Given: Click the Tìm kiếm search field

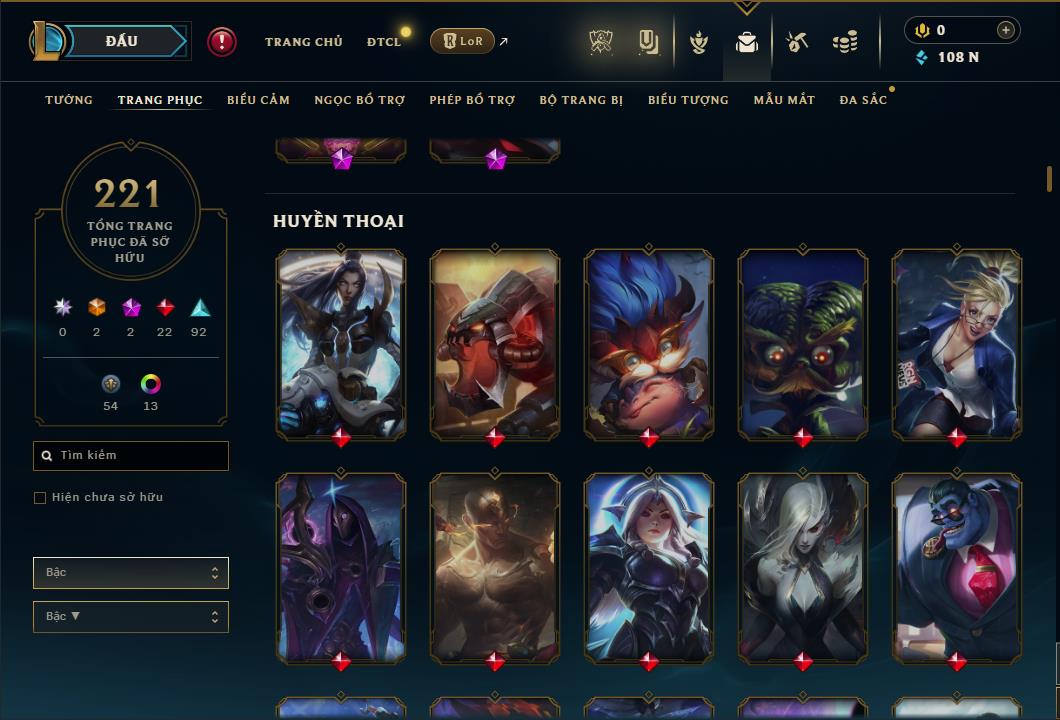Looking at the screenshot, I should [131, 456].
